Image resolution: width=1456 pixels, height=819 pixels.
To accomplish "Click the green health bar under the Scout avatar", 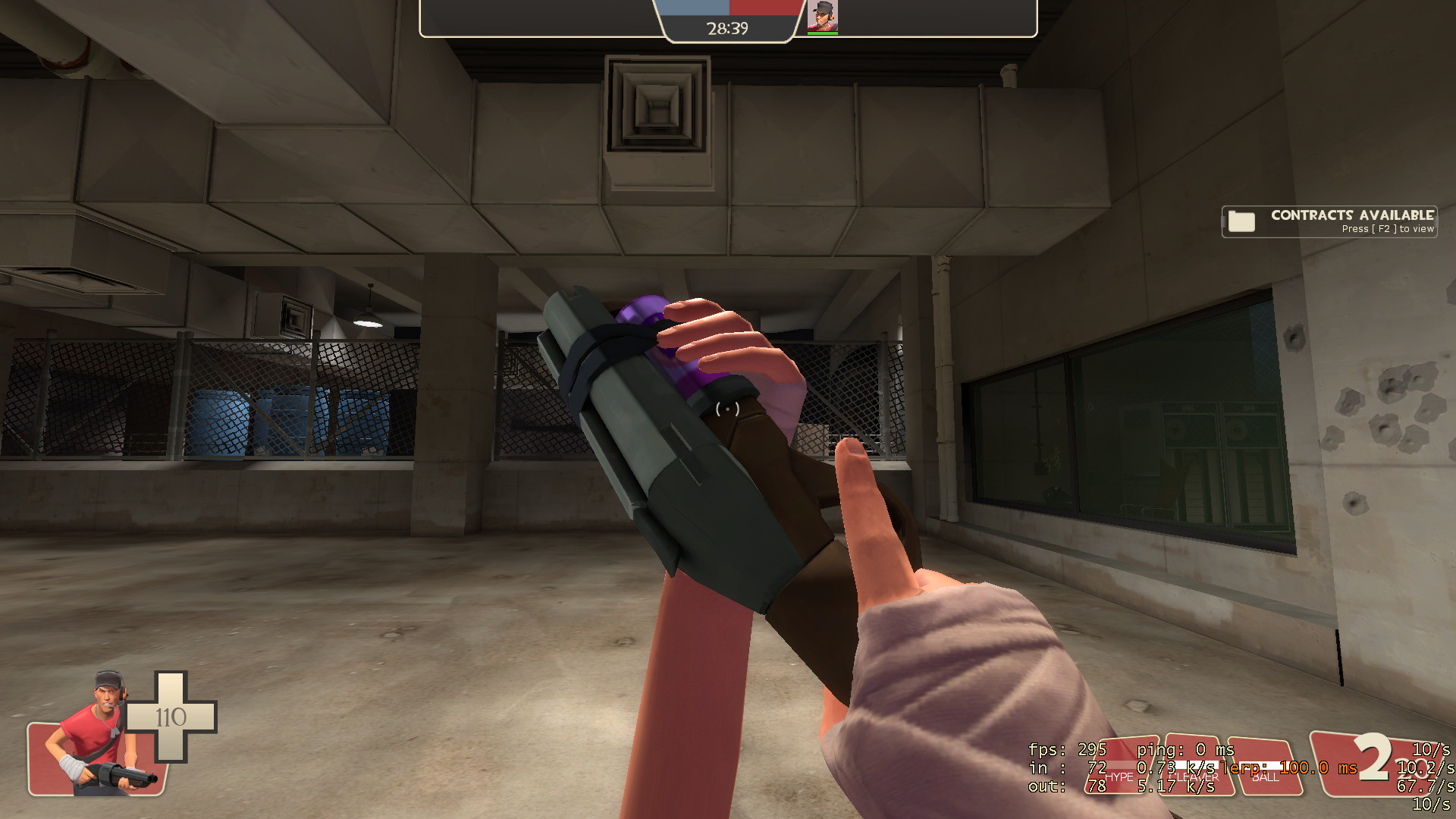I will point(823,33).
